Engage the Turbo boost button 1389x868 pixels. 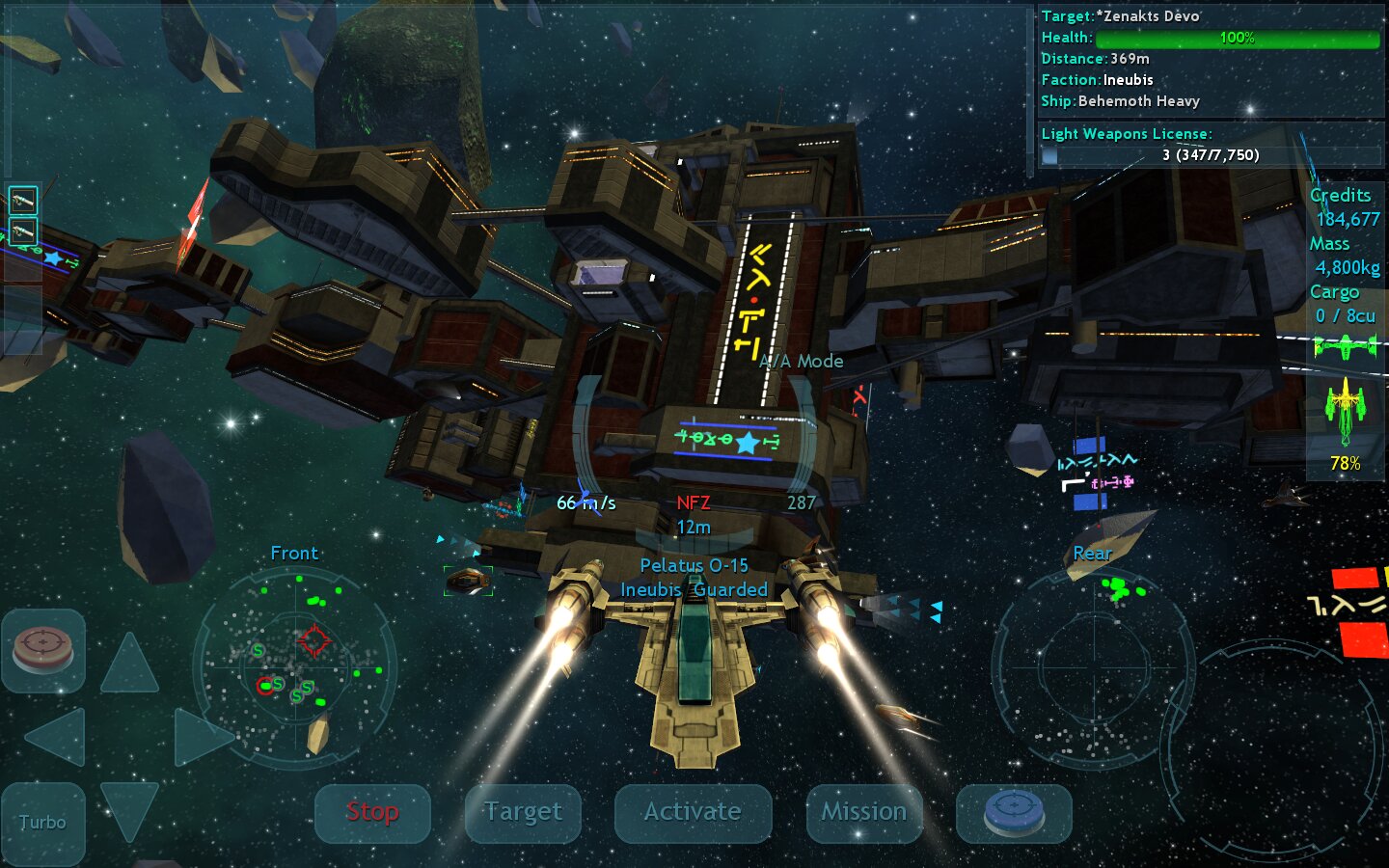click(42, 823)
